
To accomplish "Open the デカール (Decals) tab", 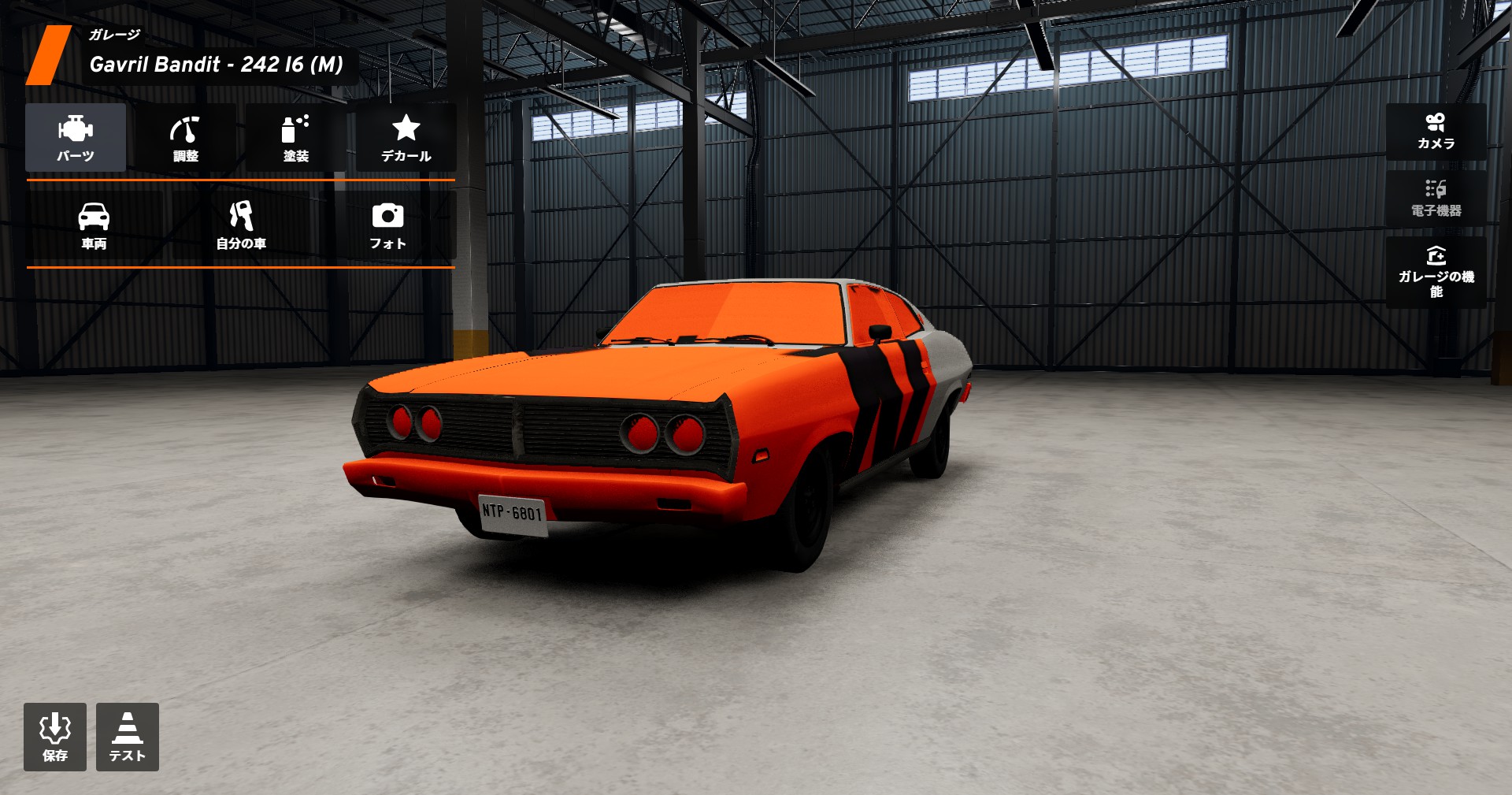I will point(406,138).
